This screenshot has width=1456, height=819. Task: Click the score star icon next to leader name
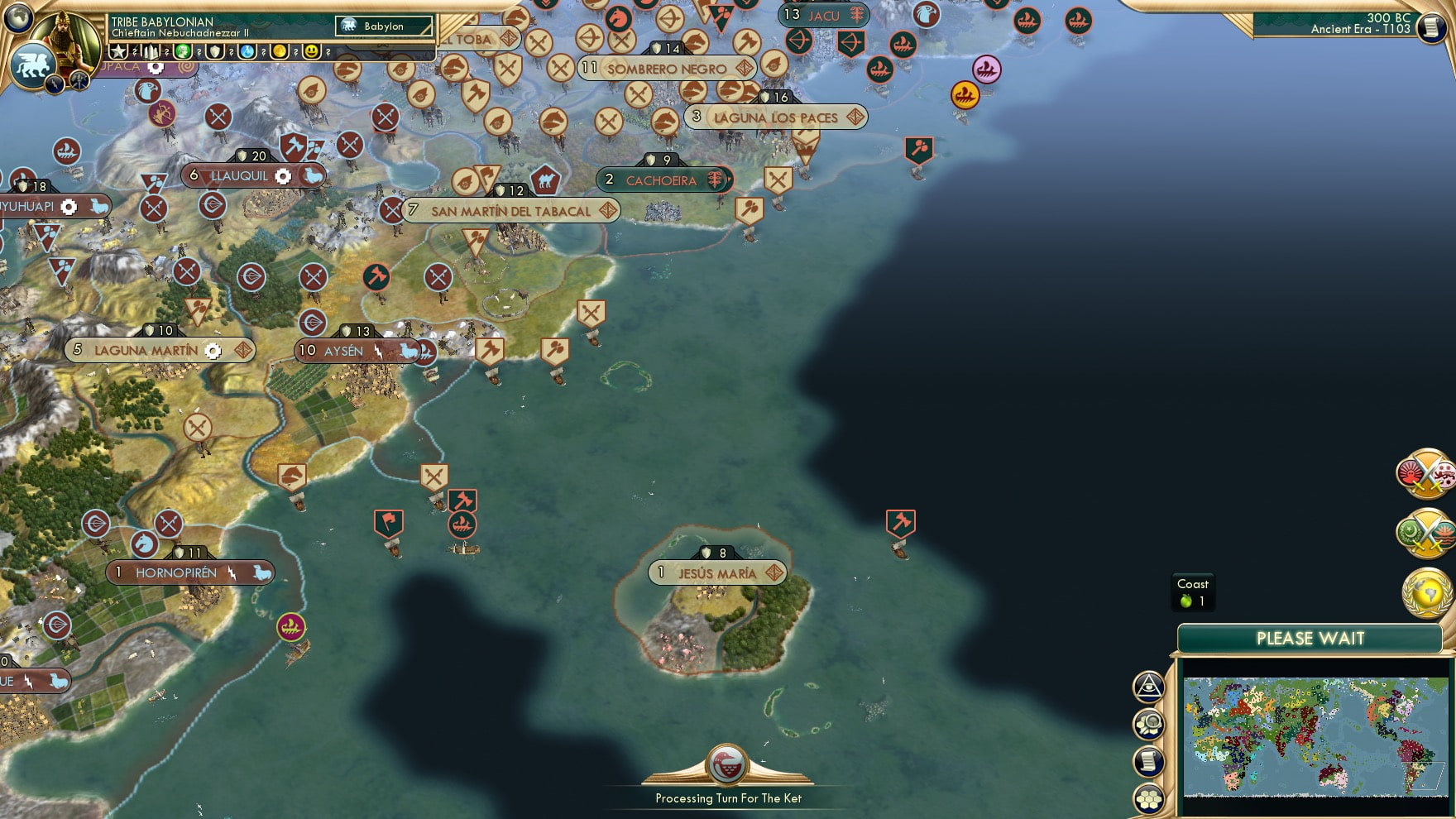(118, 51)
